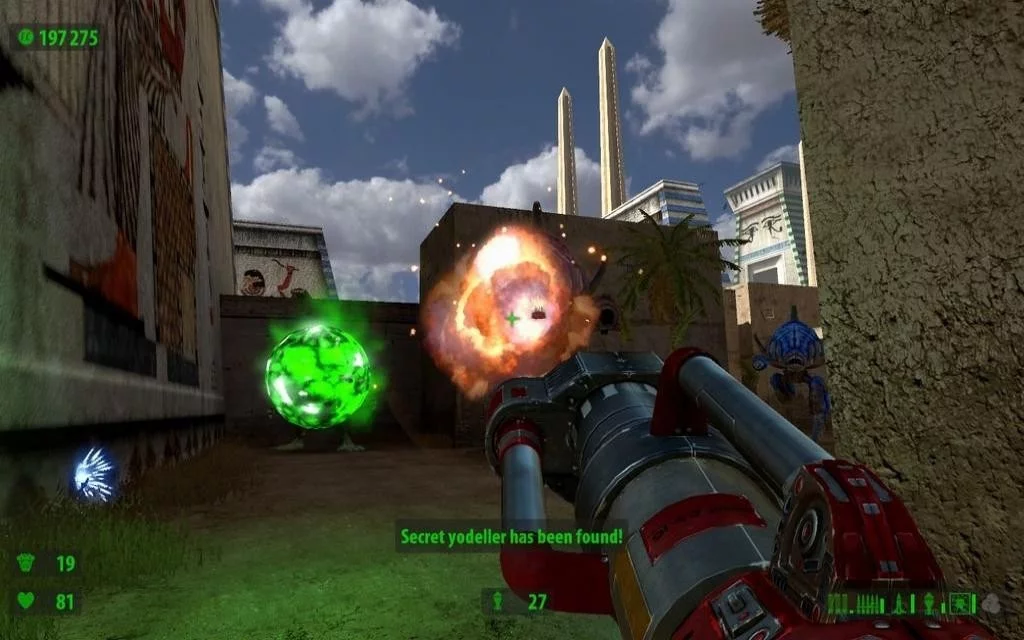This screenshot has width=1024, height=640.
Task: Select the boxed icon in the ammo strip
Action: point(961,603)
